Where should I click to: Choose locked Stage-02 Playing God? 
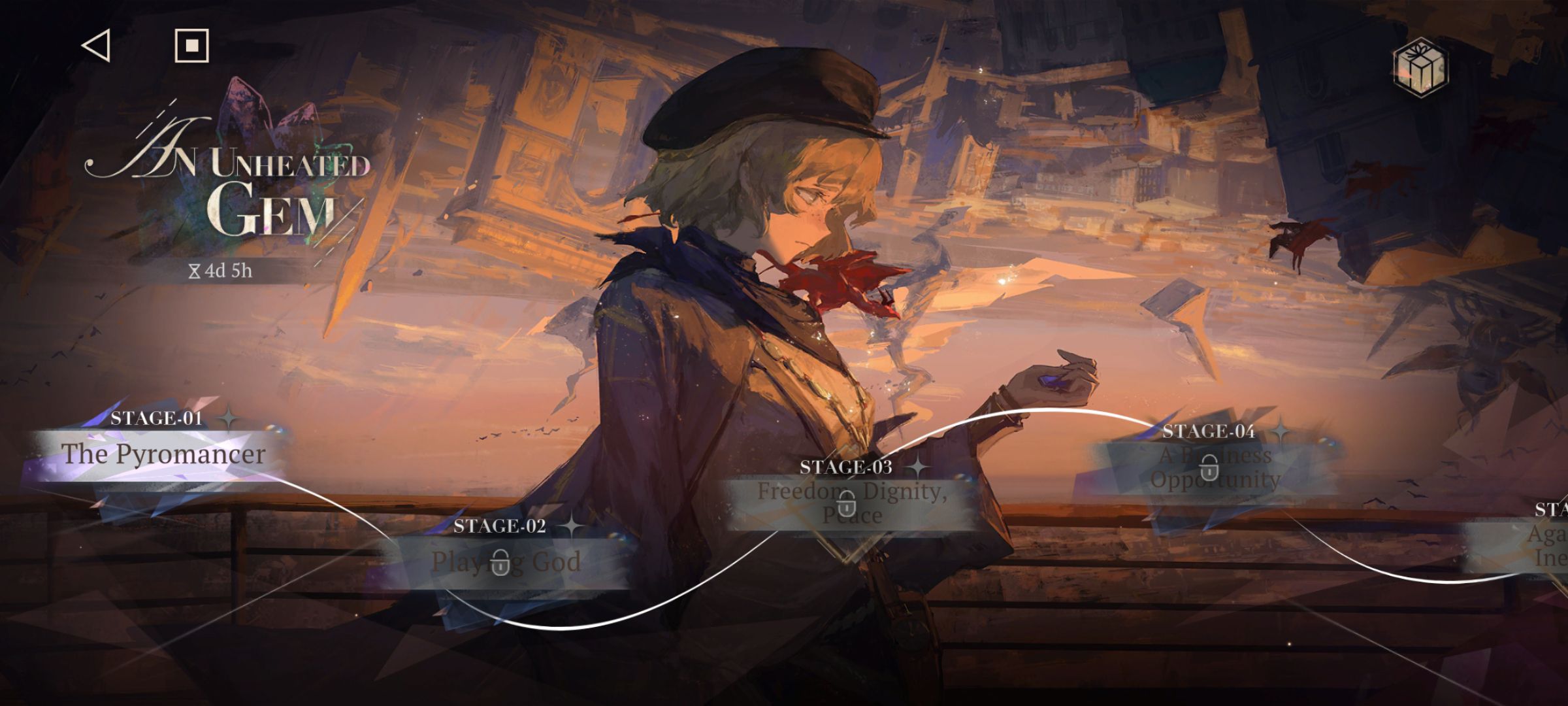coord(505,562)
